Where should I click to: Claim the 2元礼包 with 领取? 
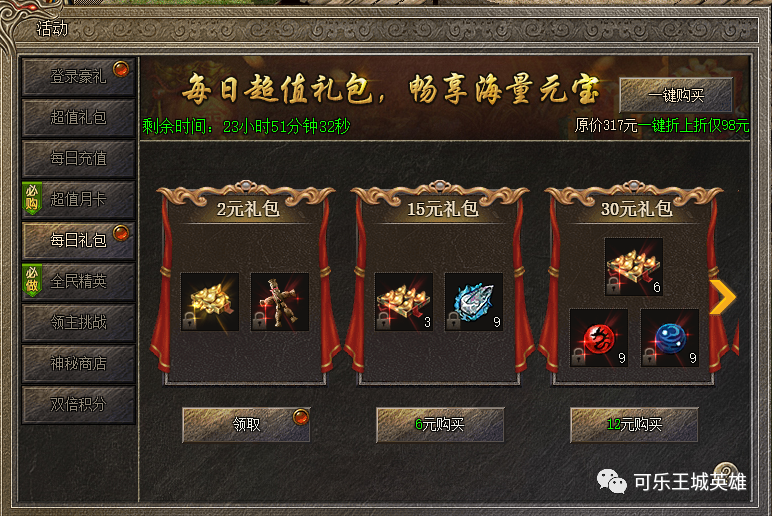click(246, 424)
